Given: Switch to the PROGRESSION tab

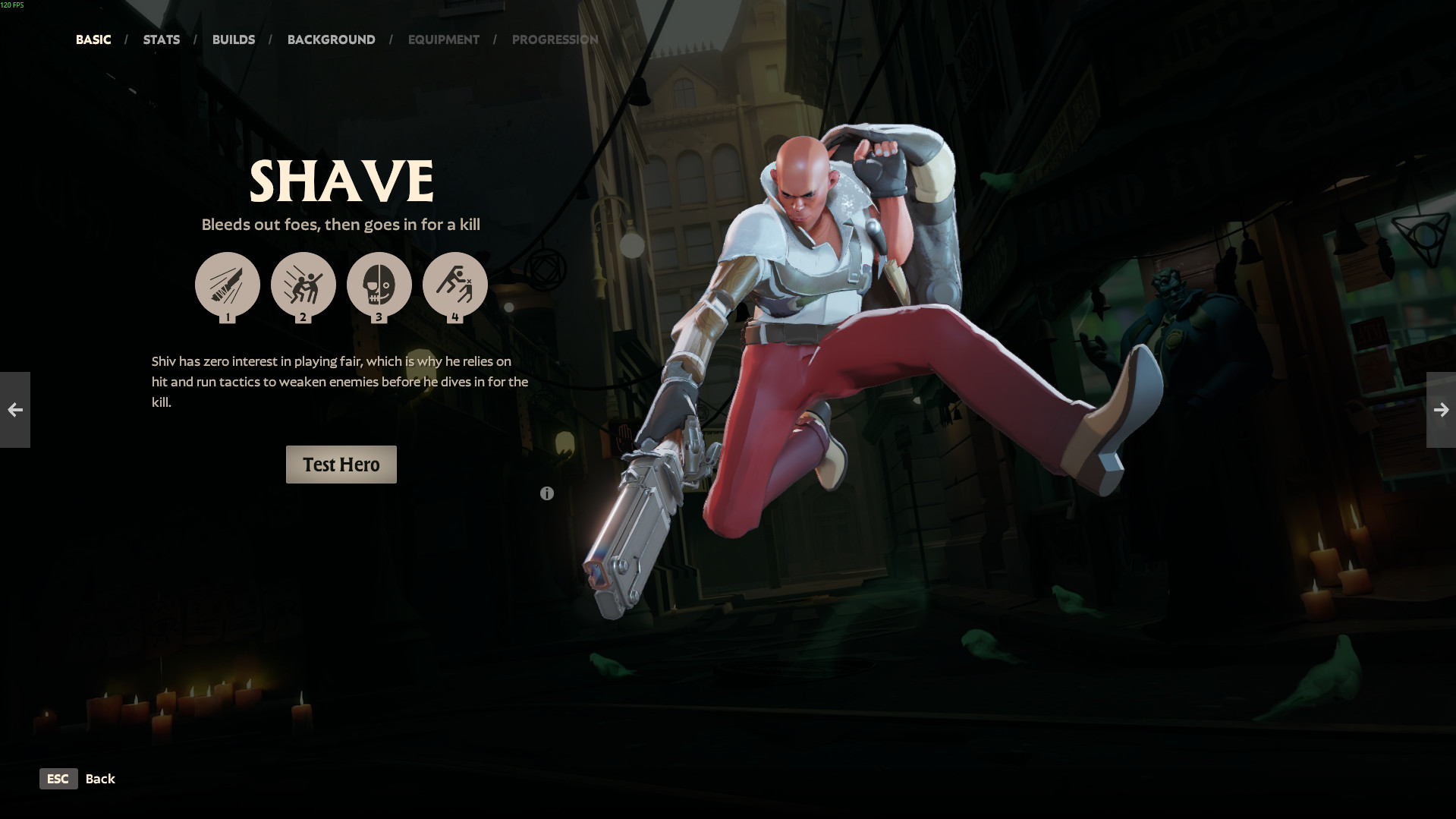Looking at the screenshot, I should 555,39.
